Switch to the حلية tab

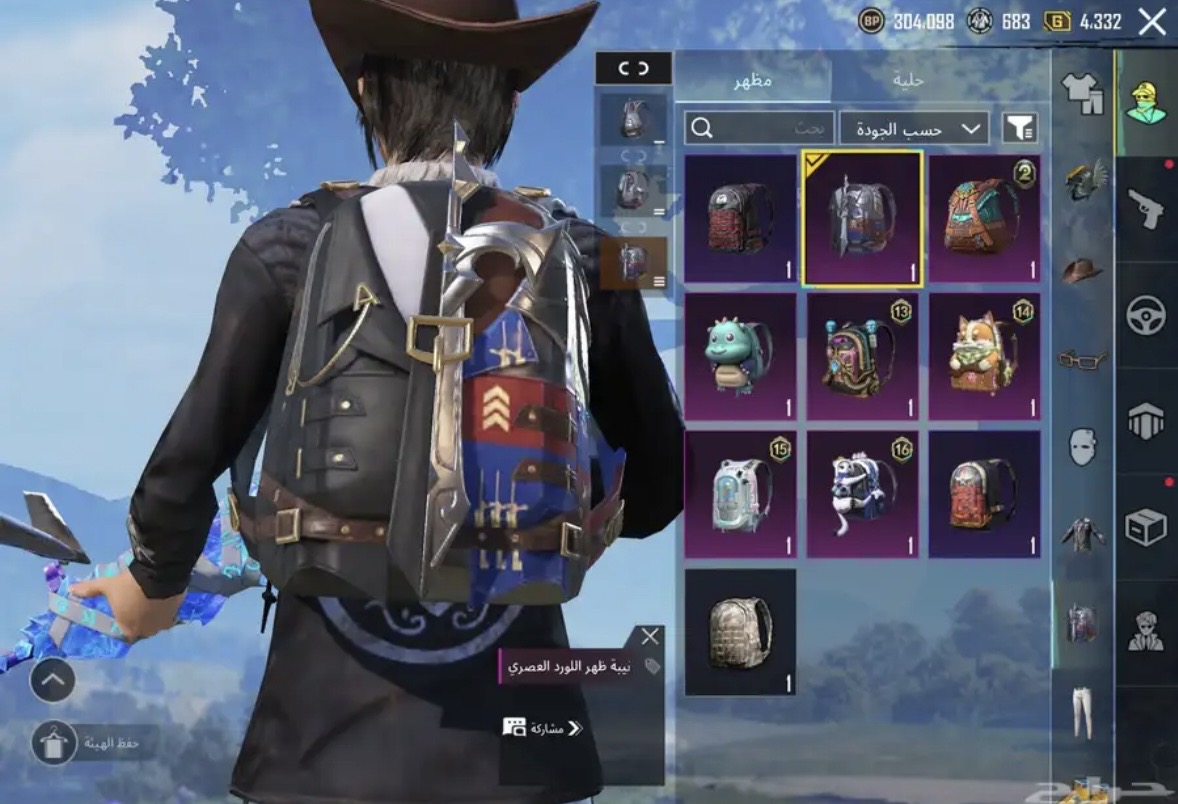[908, 79]
